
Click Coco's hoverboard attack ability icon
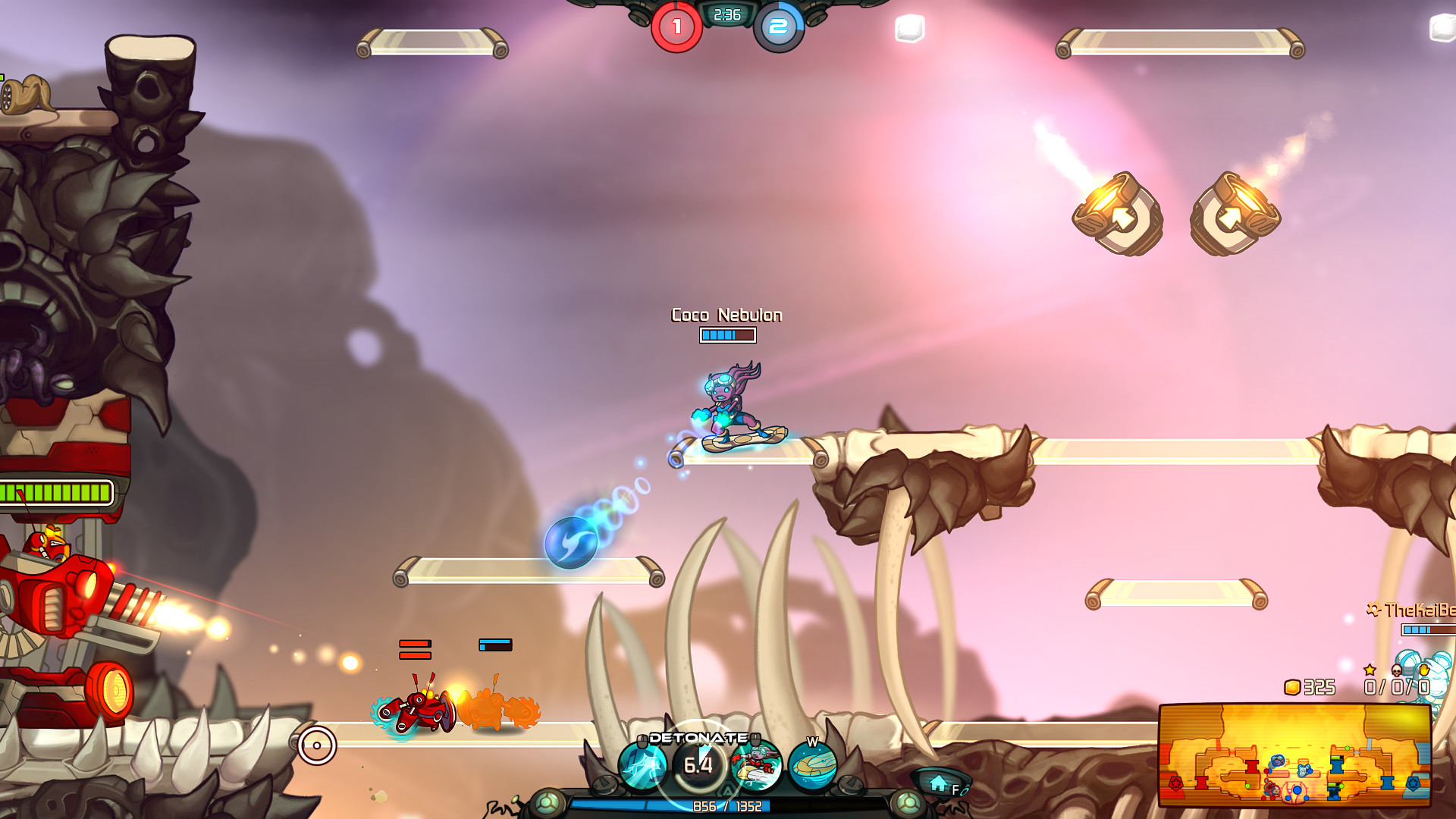(760, 767)
